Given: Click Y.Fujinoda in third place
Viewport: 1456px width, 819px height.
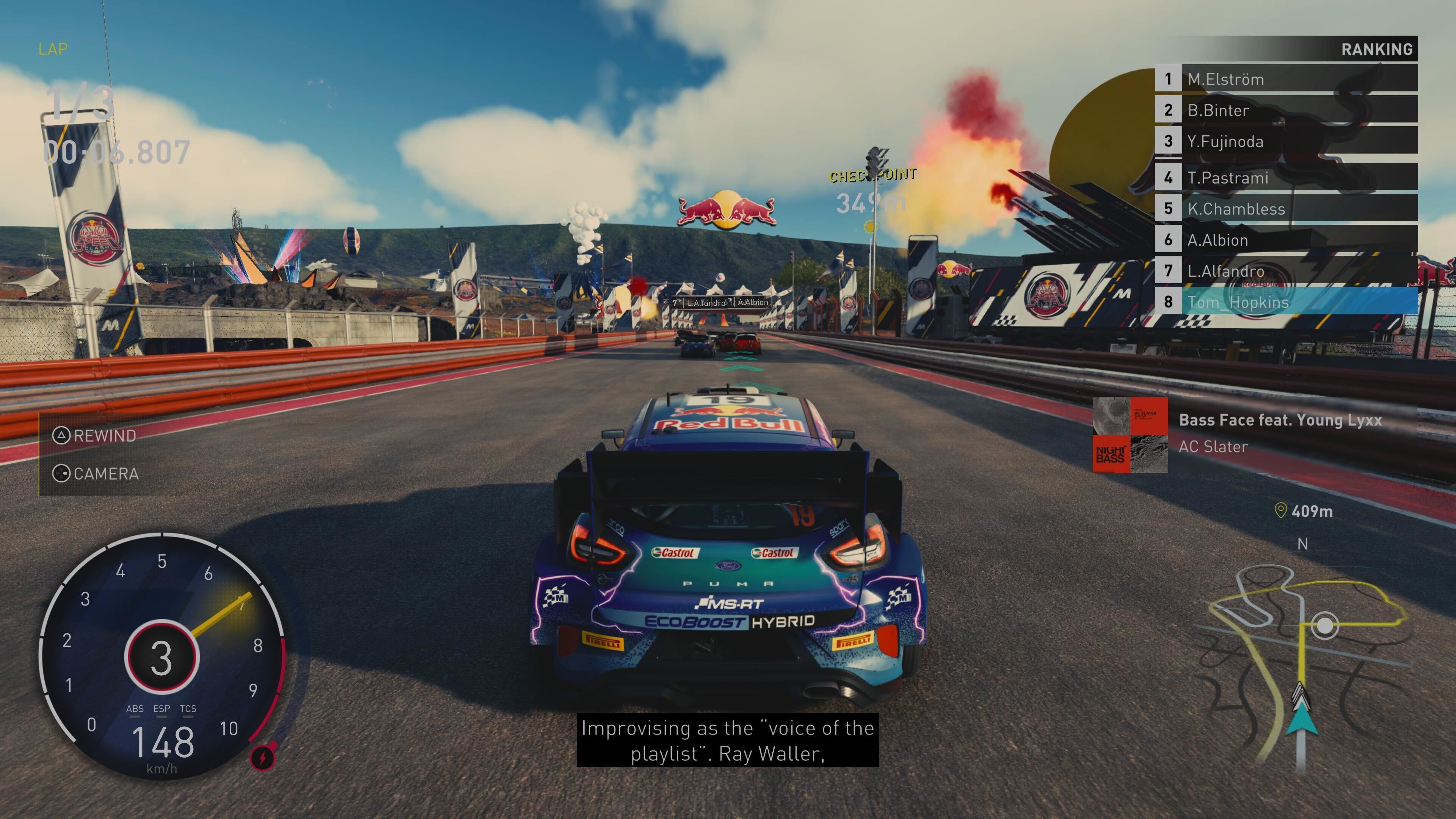Looking at the screenshot, I should coord(1285,141).
